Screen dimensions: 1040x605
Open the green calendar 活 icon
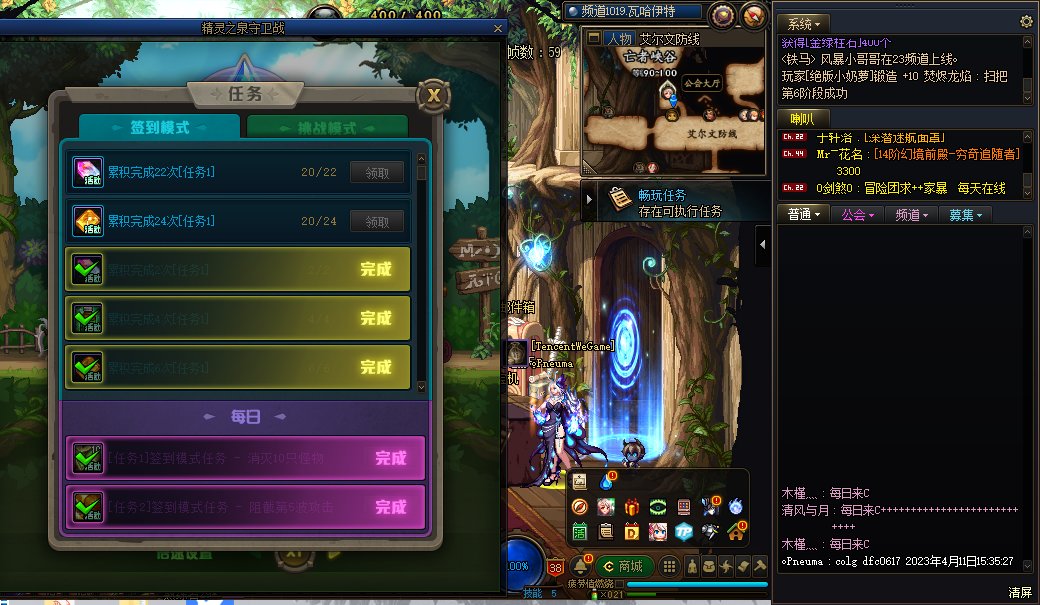[x=580, y=531]
